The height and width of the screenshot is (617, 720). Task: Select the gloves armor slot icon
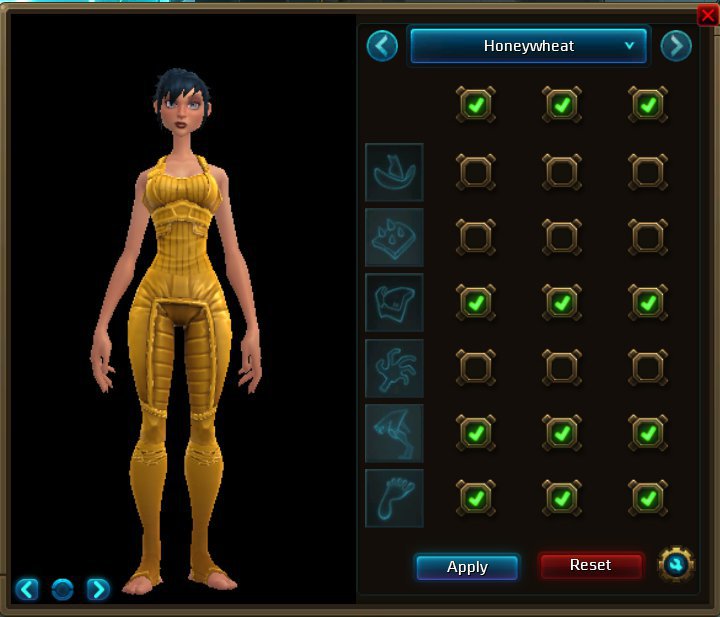pyautogui.click(x=394, y=367)
